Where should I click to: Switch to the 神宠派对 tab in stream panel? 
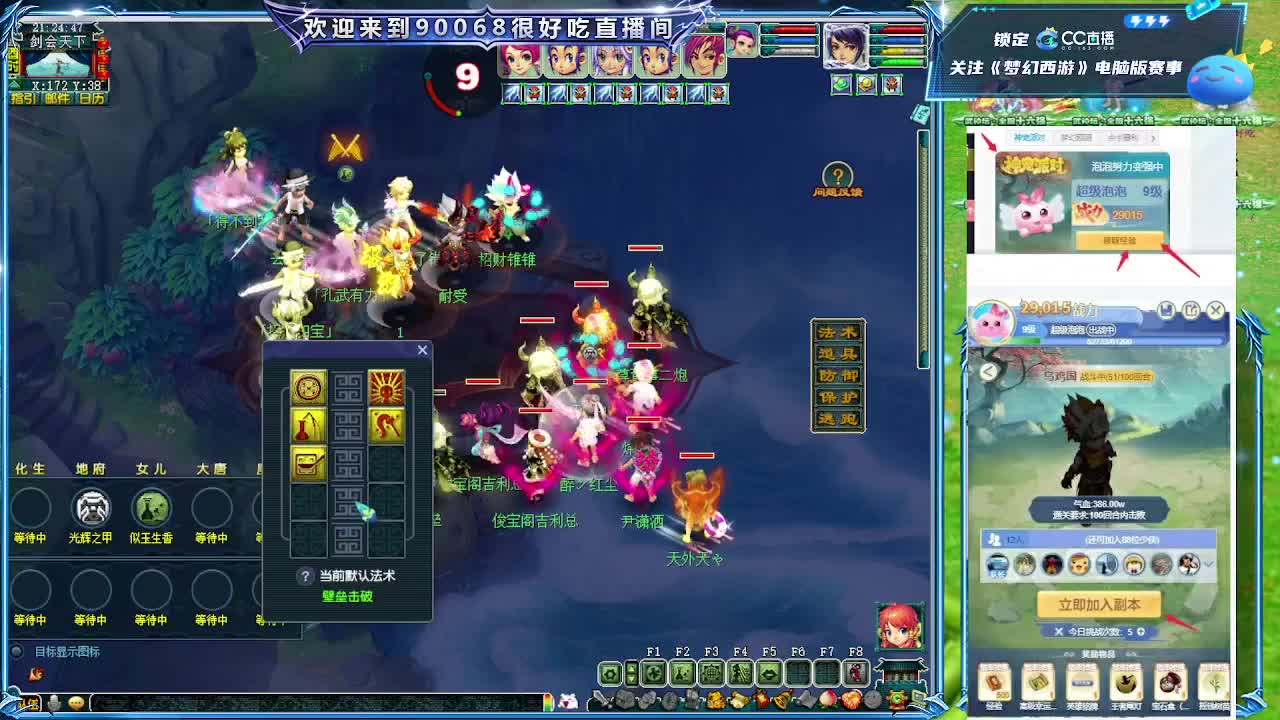(x=1027, y=136)
